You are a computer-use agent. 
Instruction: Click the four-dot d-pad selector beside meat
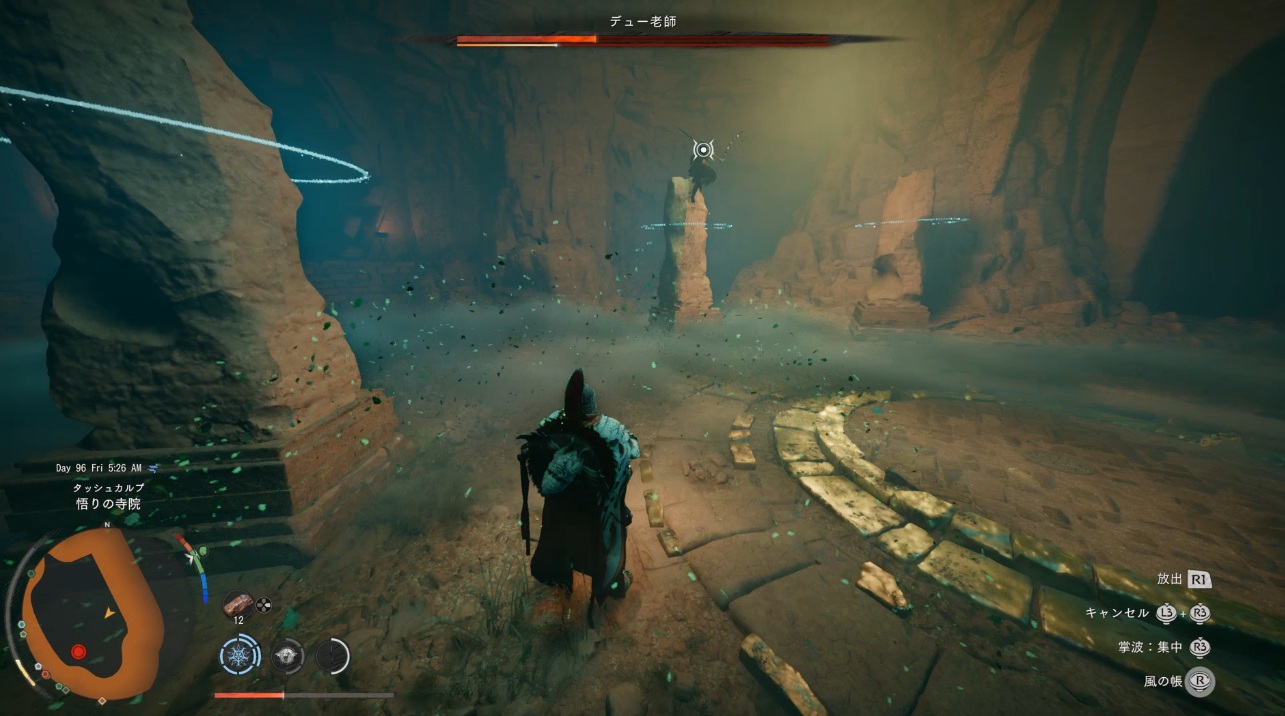click(264, 604)
